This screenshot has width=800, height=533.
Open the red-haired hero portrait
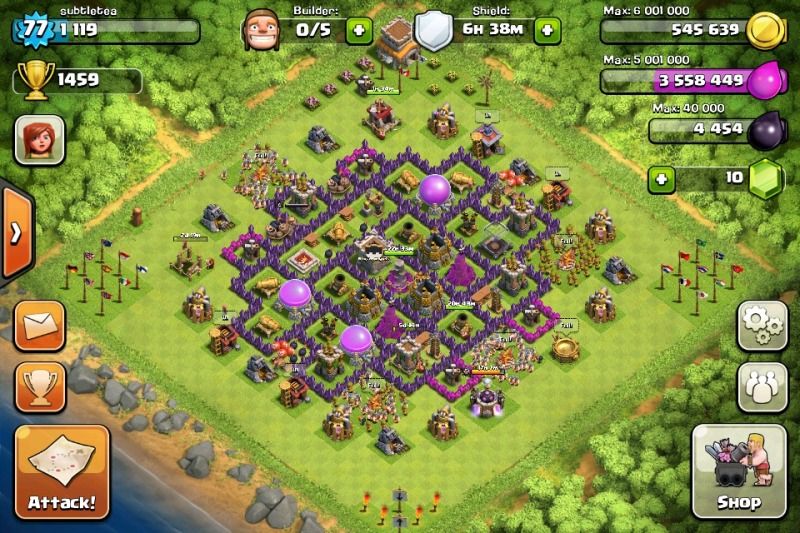pos(39,139)
